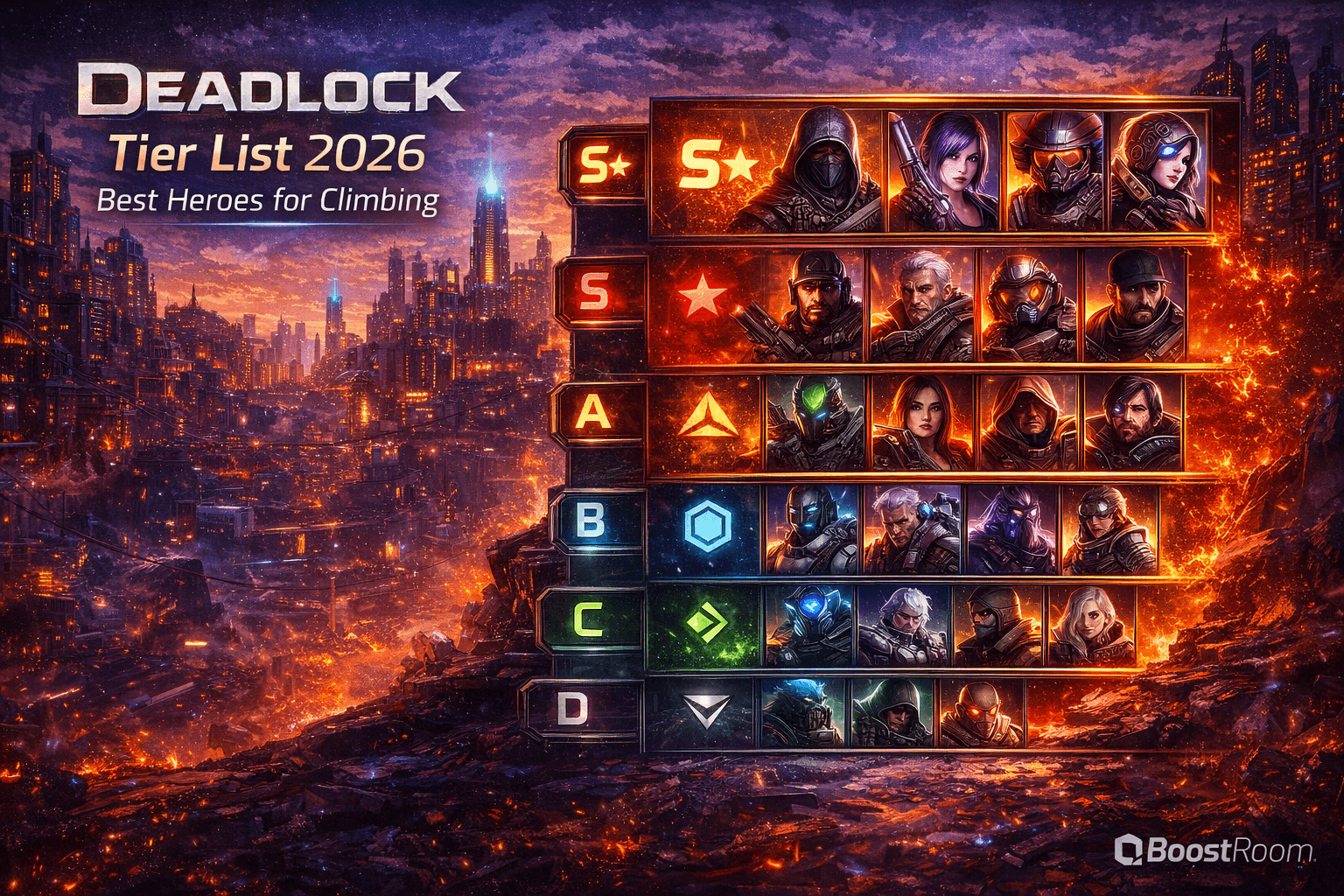
Task: Switch to the blue B tier label
Action: click(x=589, y=521)
